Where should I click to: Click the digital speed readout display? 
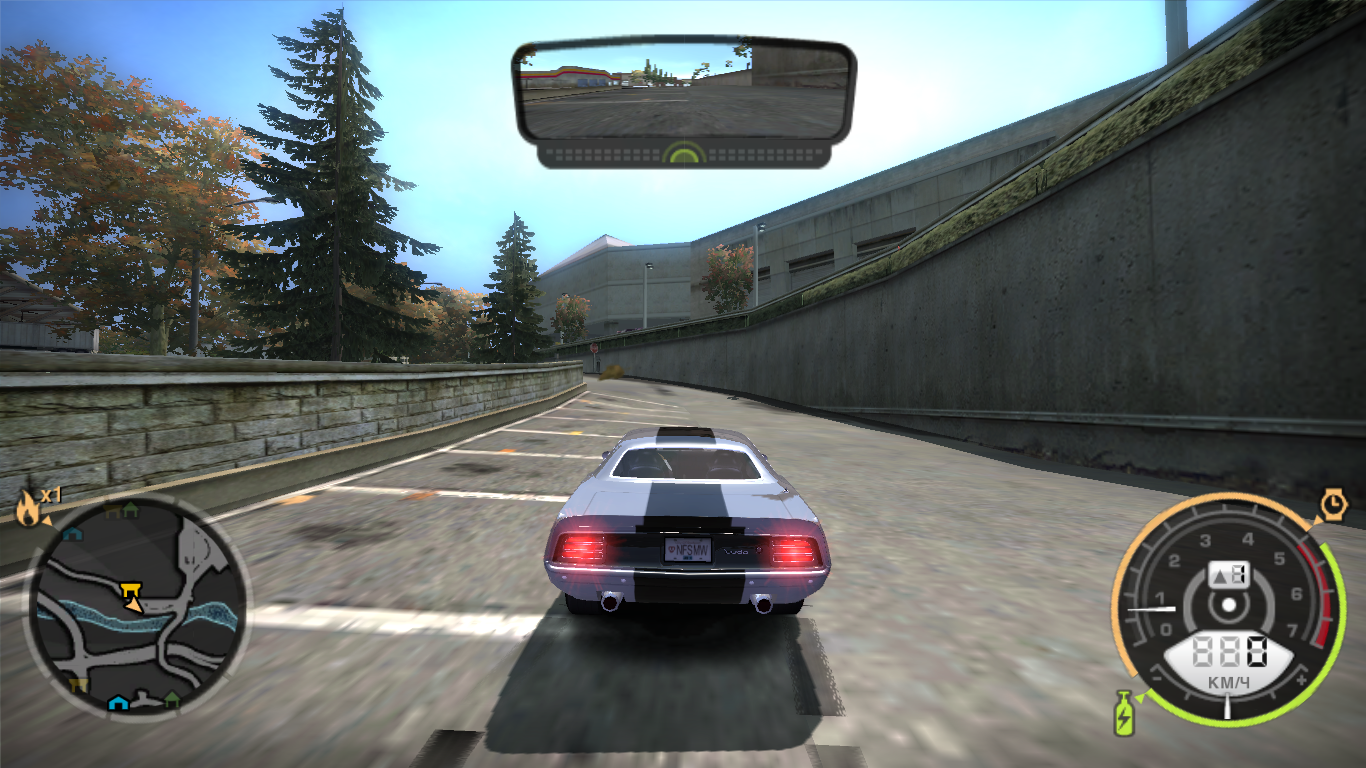[x=1228, y=650]
